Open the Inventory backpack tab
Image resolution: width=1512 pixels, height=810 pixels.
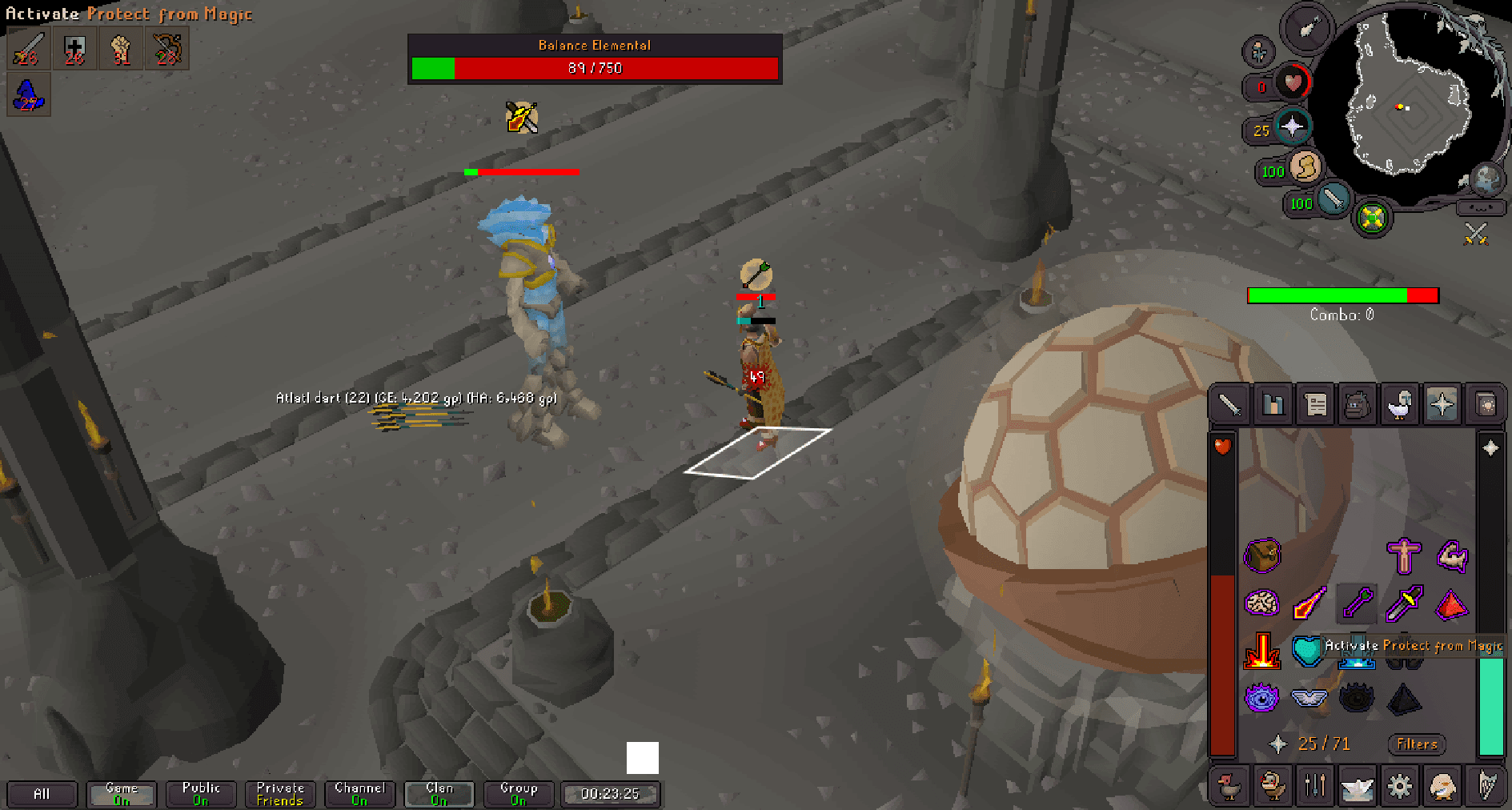point(1359,404)
